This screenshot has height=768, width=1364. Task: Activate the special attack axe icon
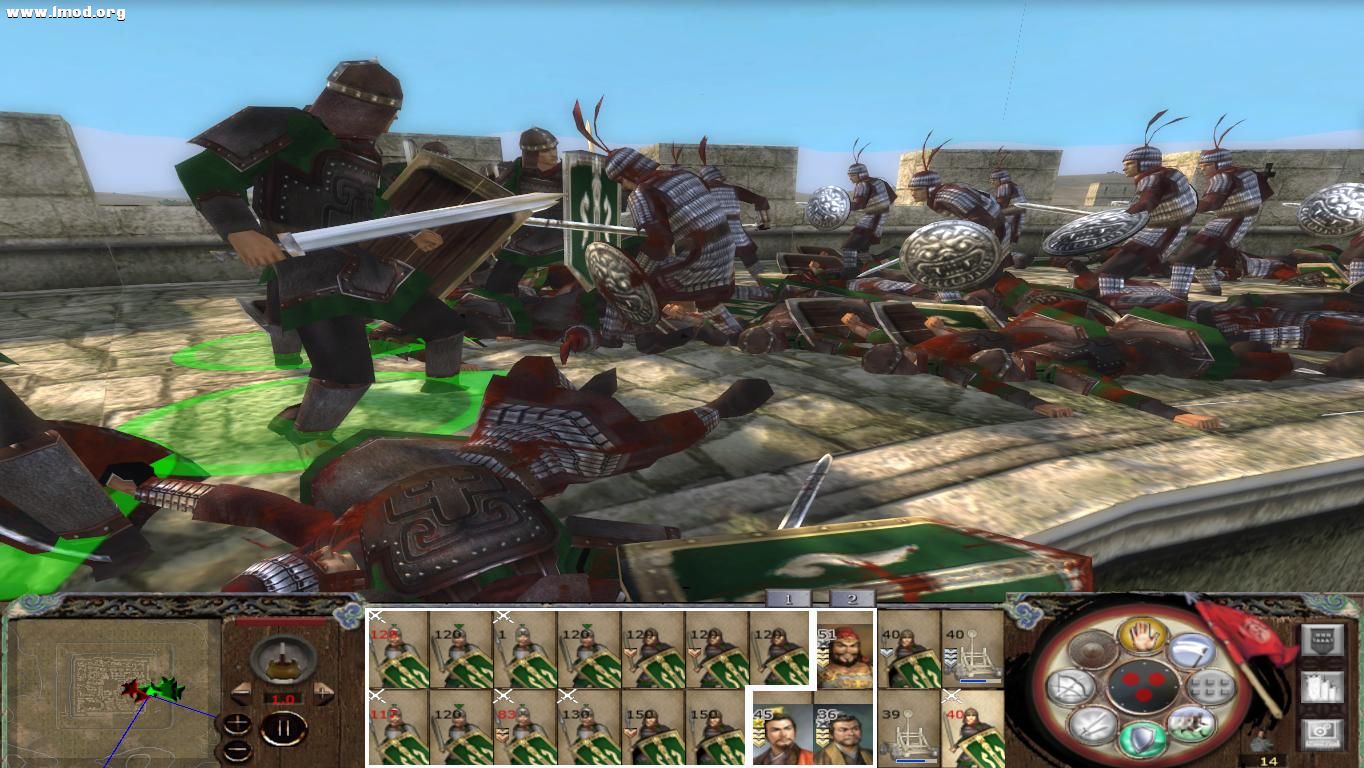[x=1191, y=651]
